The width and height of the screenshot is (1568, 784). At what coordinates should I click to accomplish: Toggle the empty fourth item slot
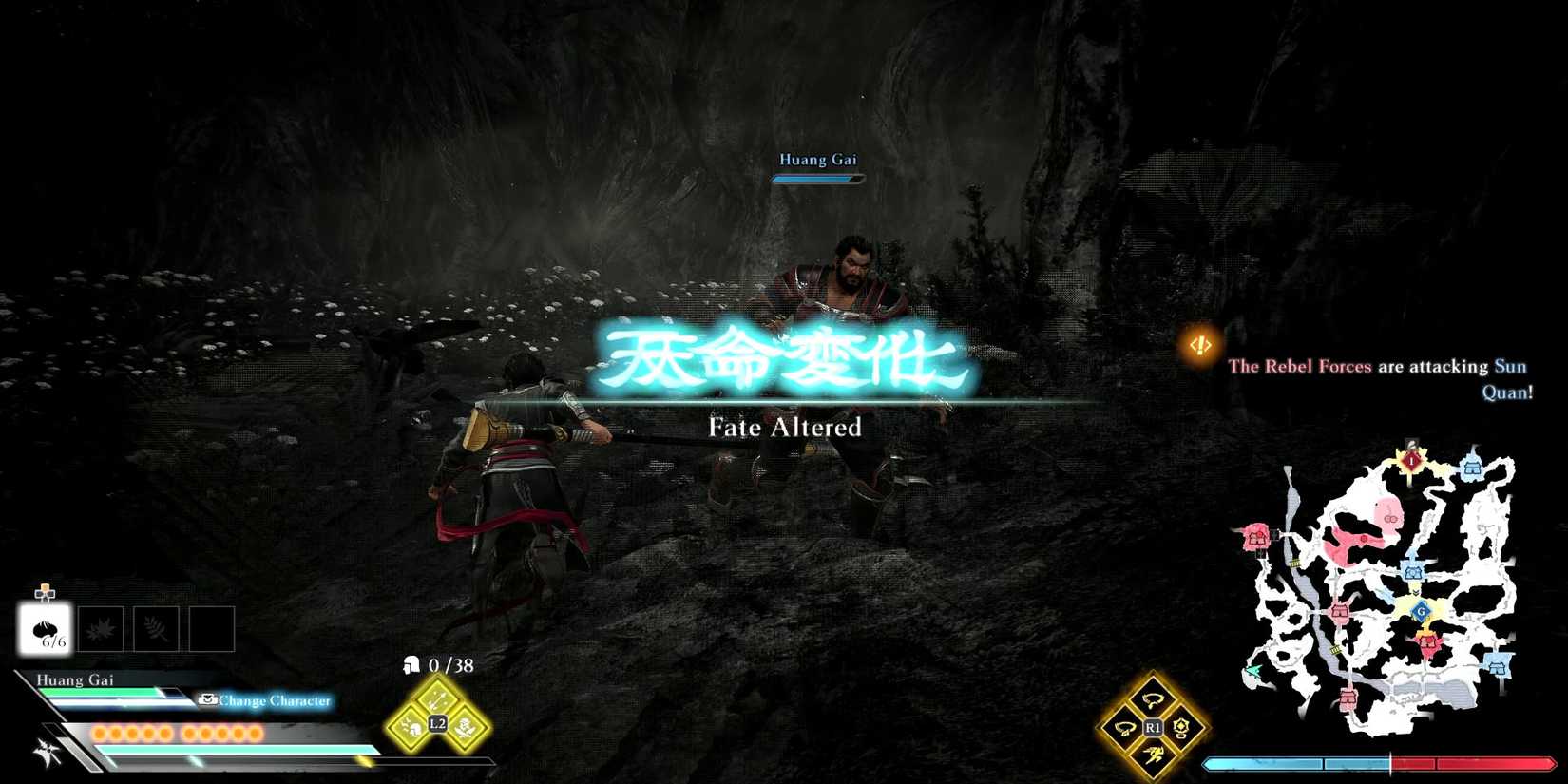pos(211,627)
